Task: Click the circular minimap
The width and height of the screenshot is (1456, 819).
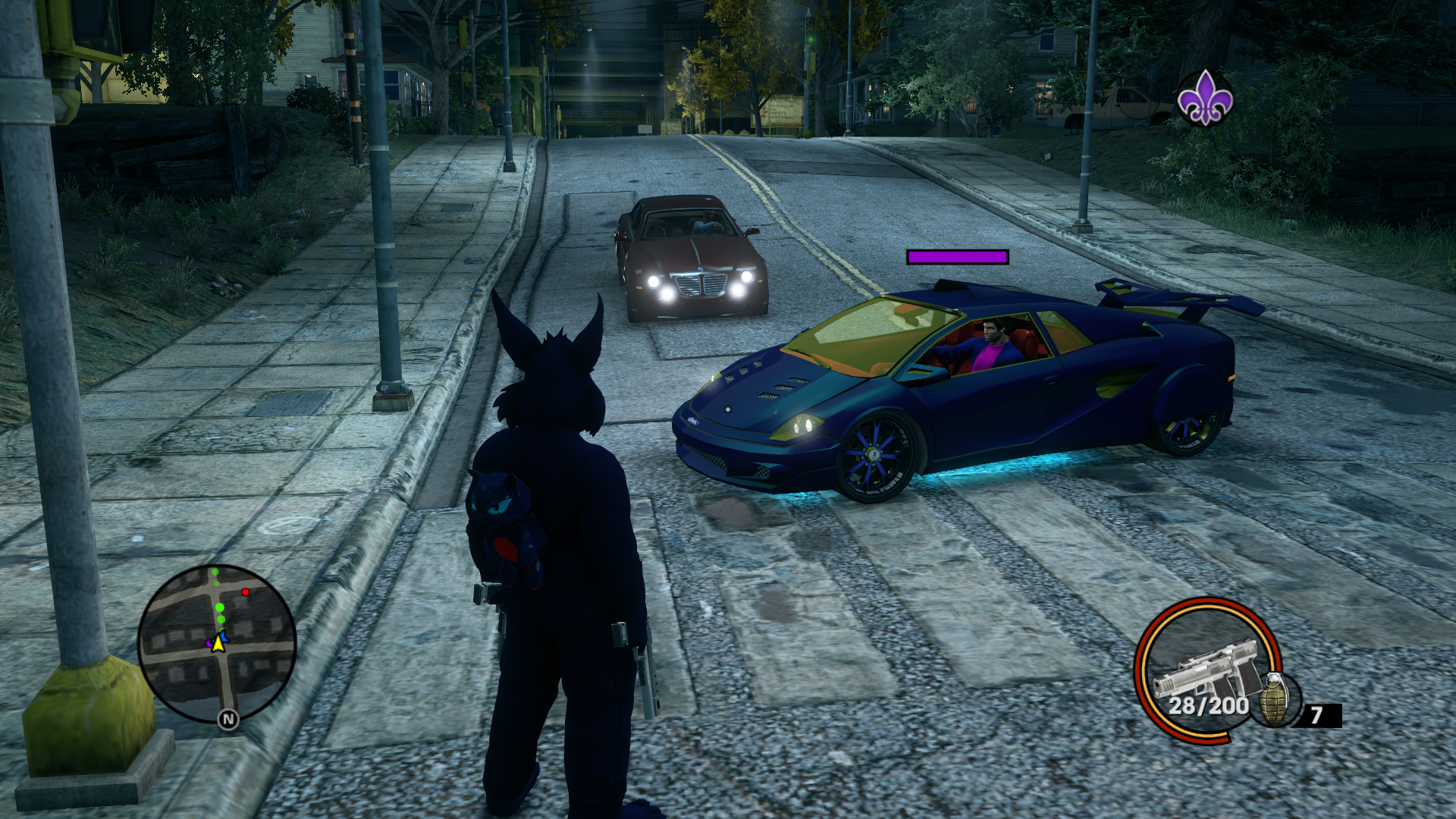Action: (x=217, y=644)
